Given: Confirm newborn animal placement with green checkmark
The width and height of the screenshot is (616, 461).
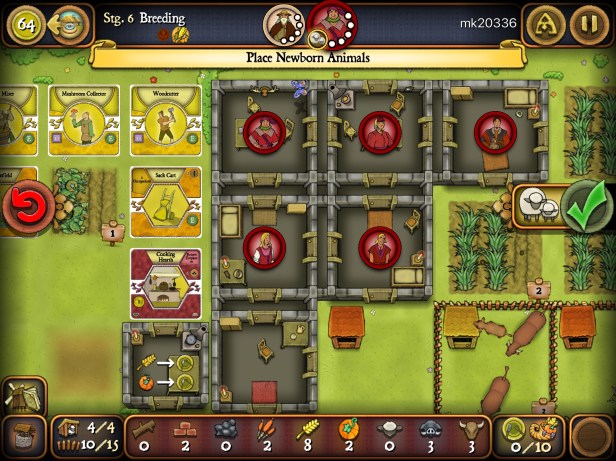Looking at the screenshot, I should tap(579, 206).
